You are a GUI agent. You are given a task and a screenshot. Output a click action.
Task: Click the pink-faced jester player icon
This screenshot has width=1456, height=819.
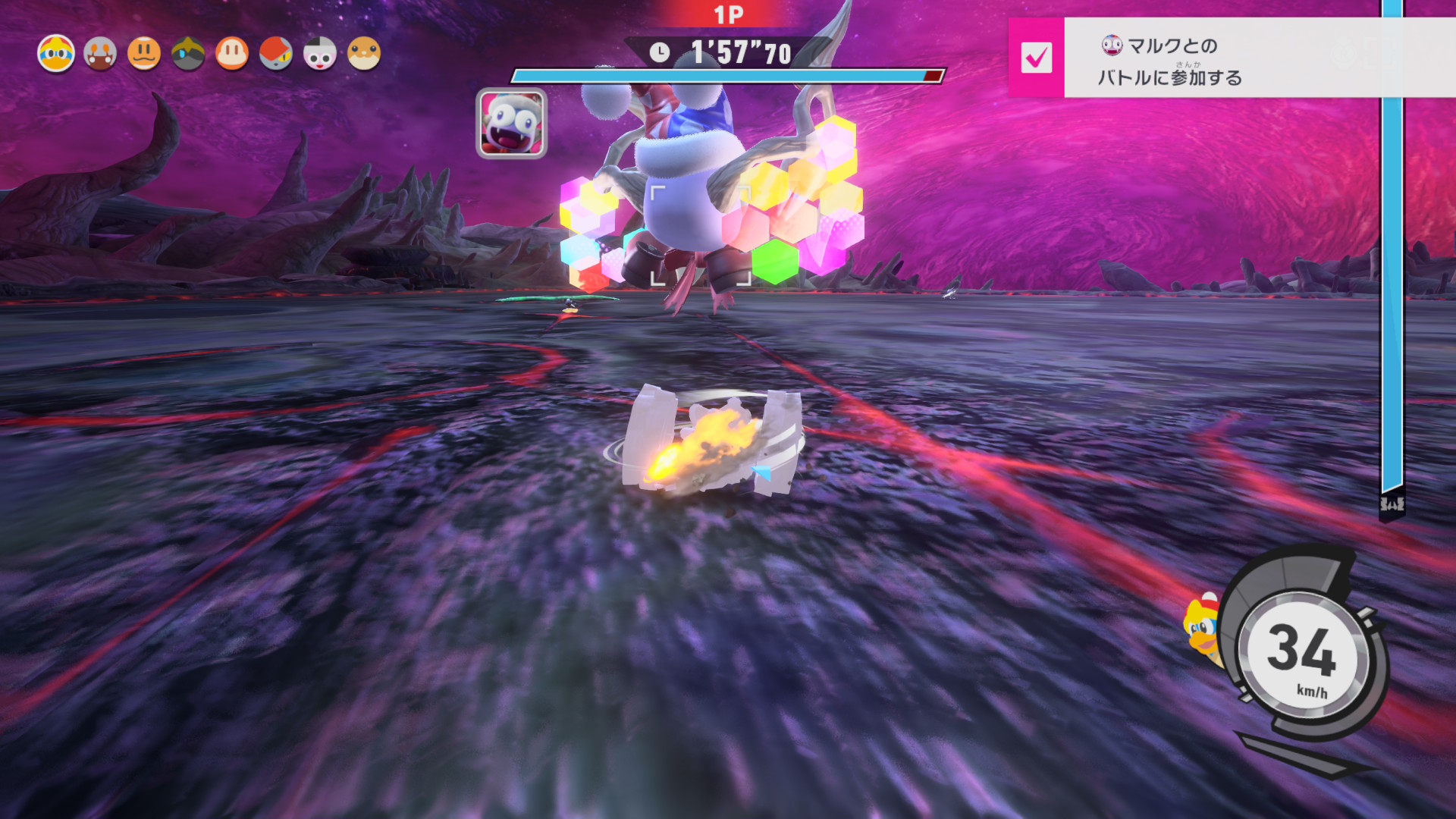click(320, 54)
